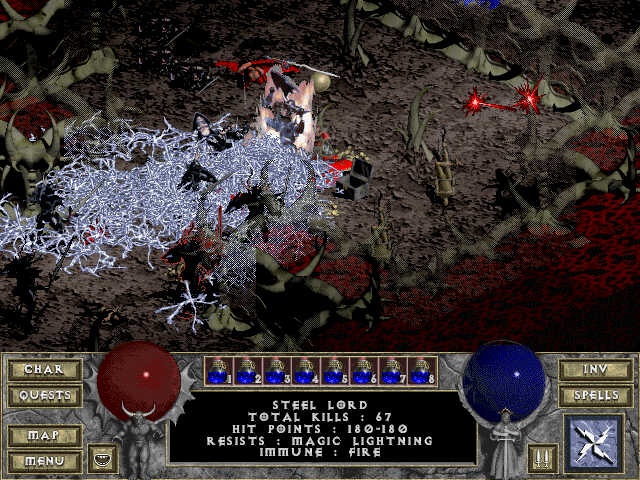640x480 pixels.
Task: Select the active lightning spell icon
Action: 594,444
